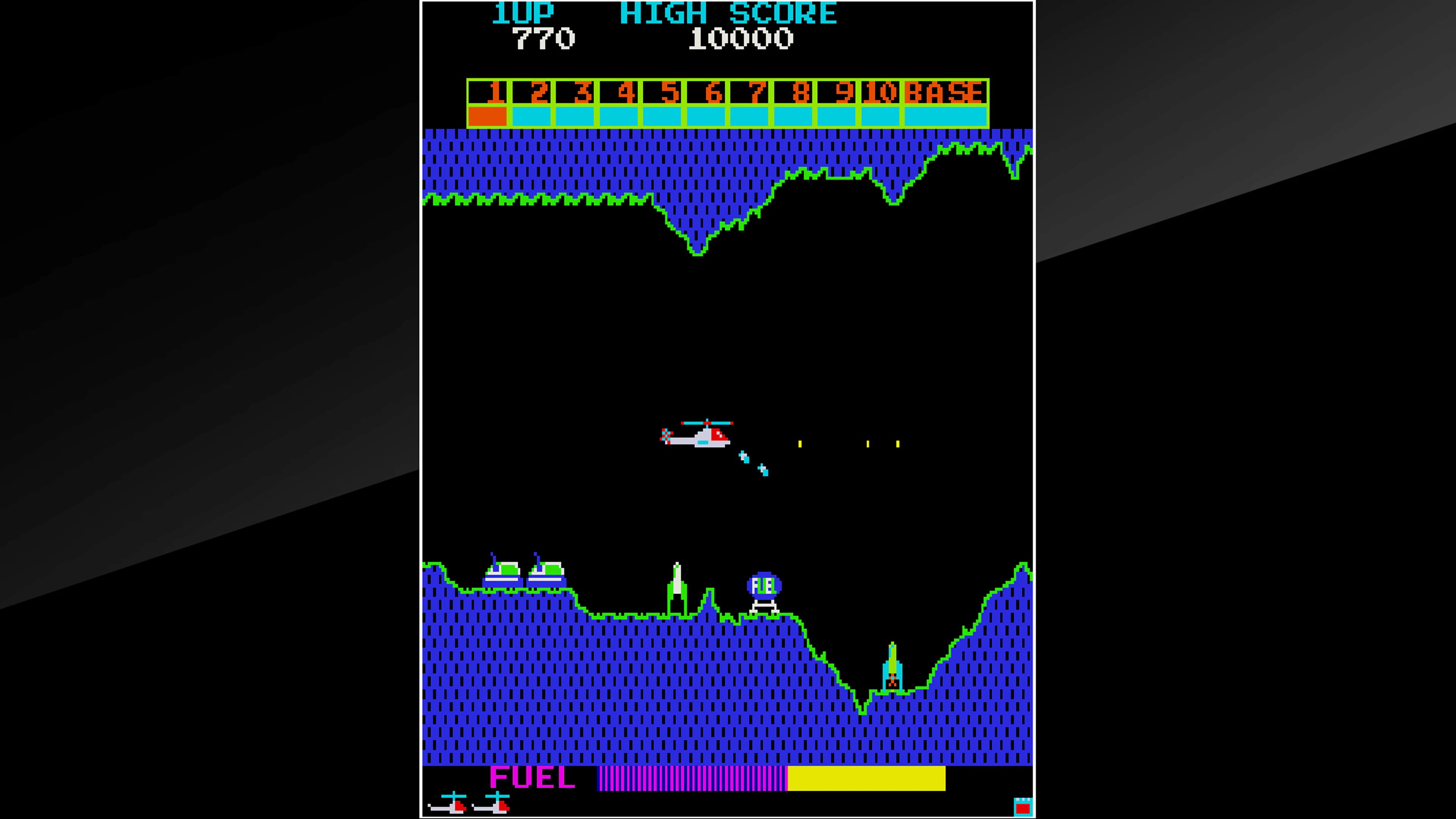This screenshot has height=819, width=1456.
Task: Click the small icon in the bottom-right corner
Action: 1023,806
